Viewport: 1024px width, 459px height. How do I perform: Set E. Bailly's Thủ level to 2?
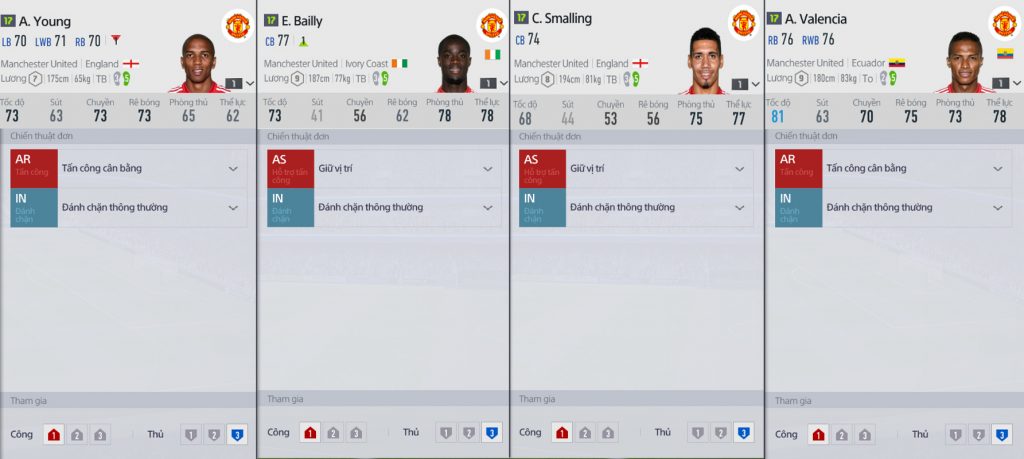pyautogui.click(x=469, y=434)
